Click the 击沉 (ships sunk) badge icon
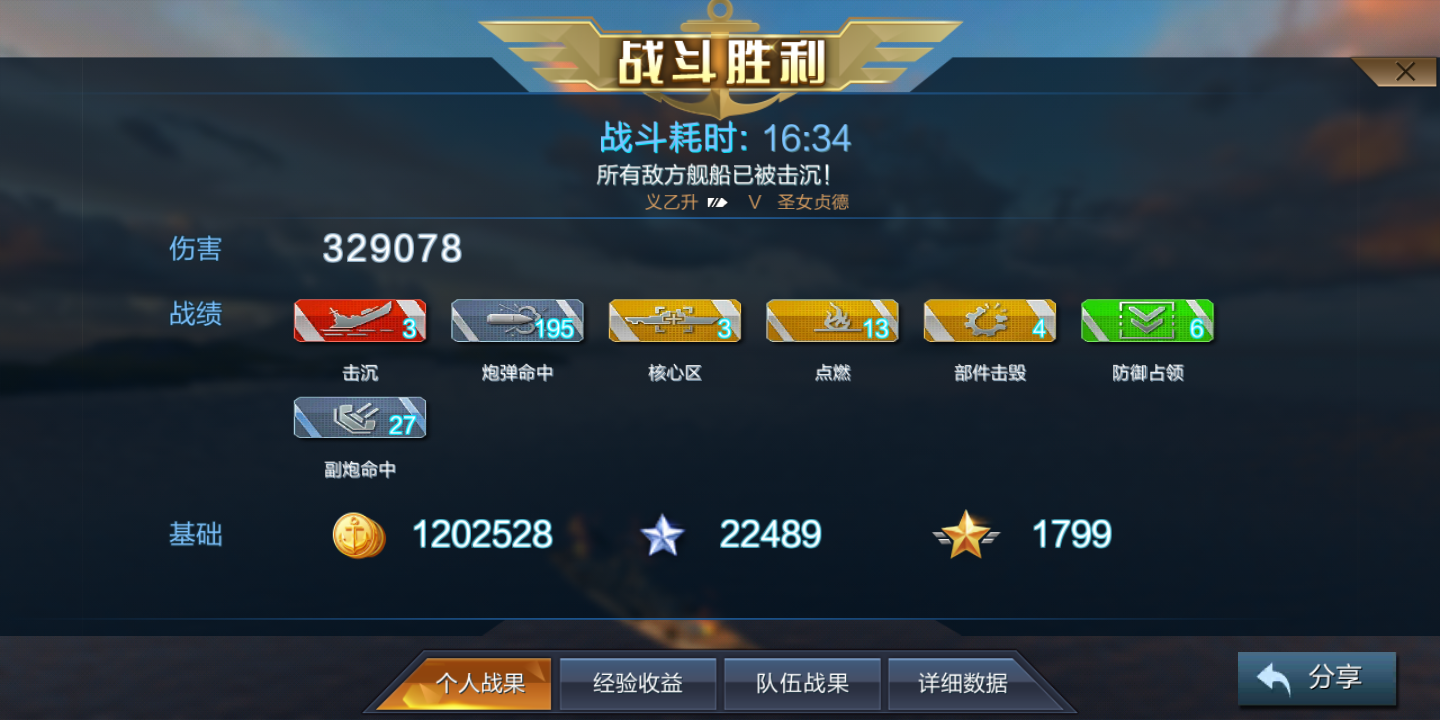Image resolution: width=1440 pixels, height=720 pixels. click(x=359, y=321)
